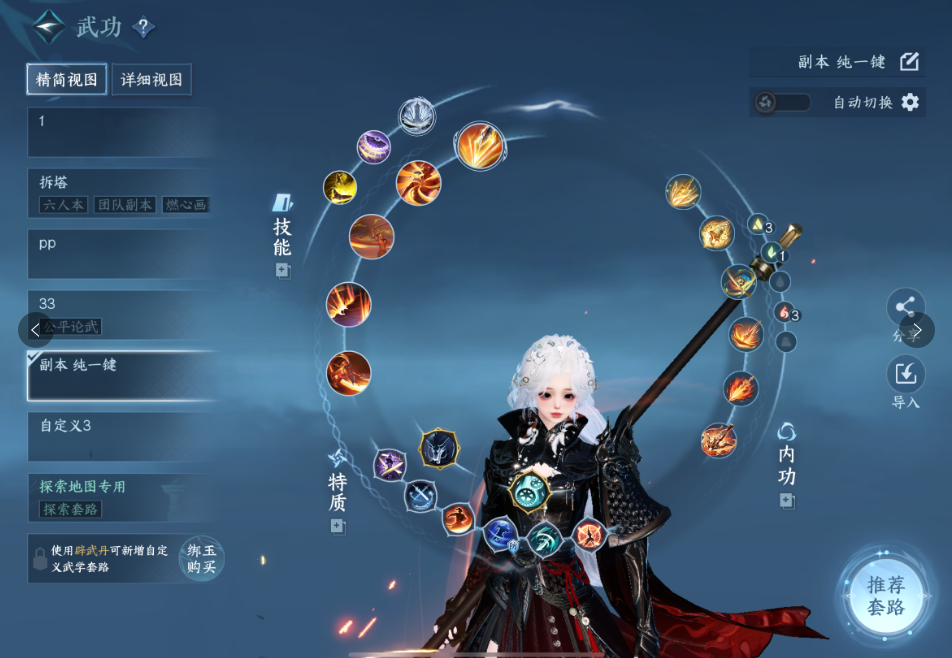Switch to the 精简视图 tab
The width and height of the screenshot is (952, 658).
(67, 80)
